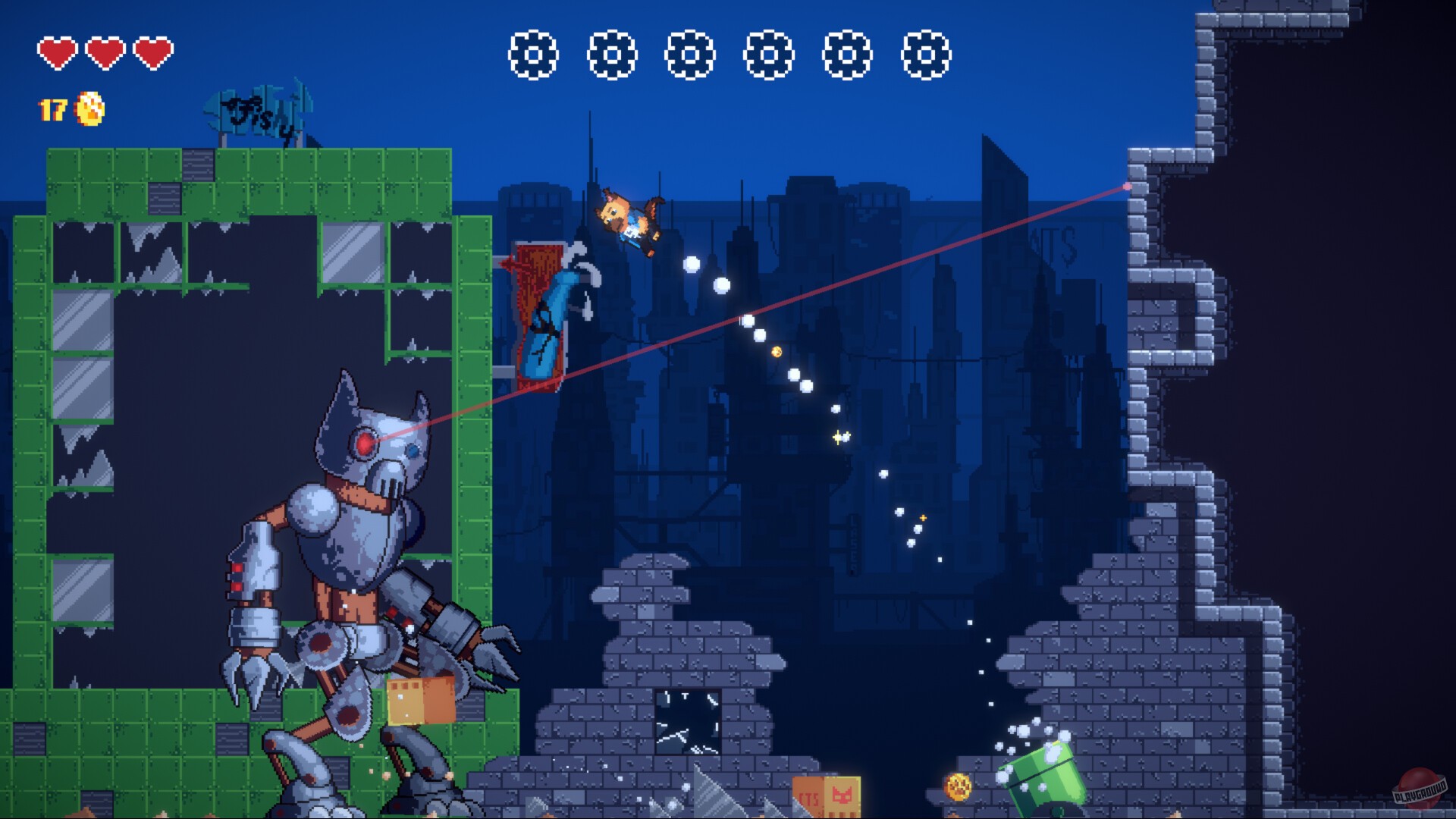
Task: Click the second flower icon from the left
Action: coord(614,55)
